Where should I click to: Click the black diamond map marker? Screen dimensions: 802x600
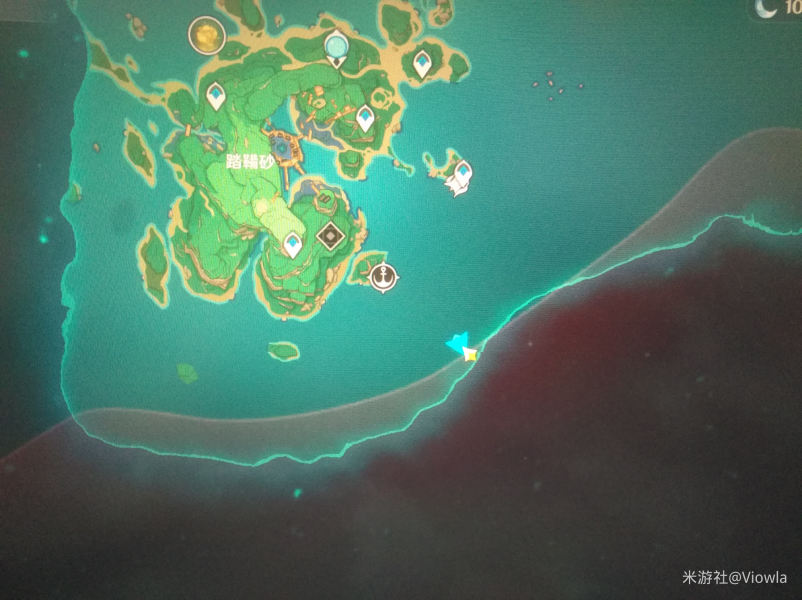click(x=330, y=236)
